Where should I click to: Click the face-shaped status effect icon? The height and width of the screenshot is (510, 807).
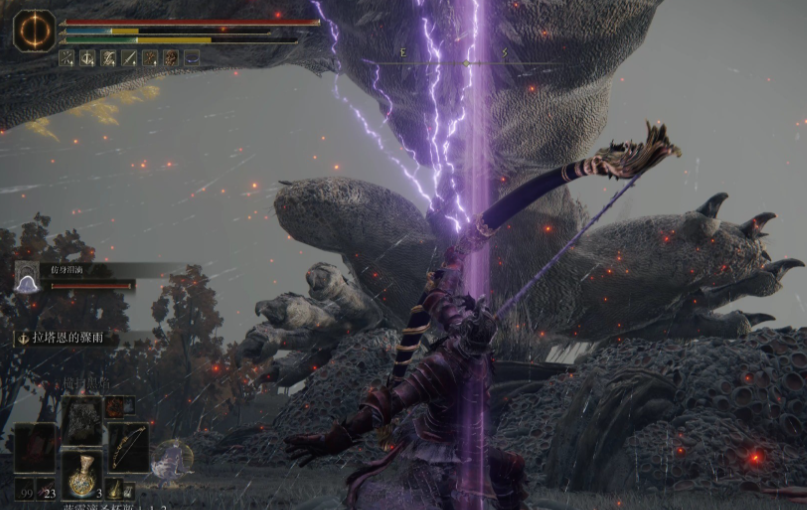click(x=171, y=58)
